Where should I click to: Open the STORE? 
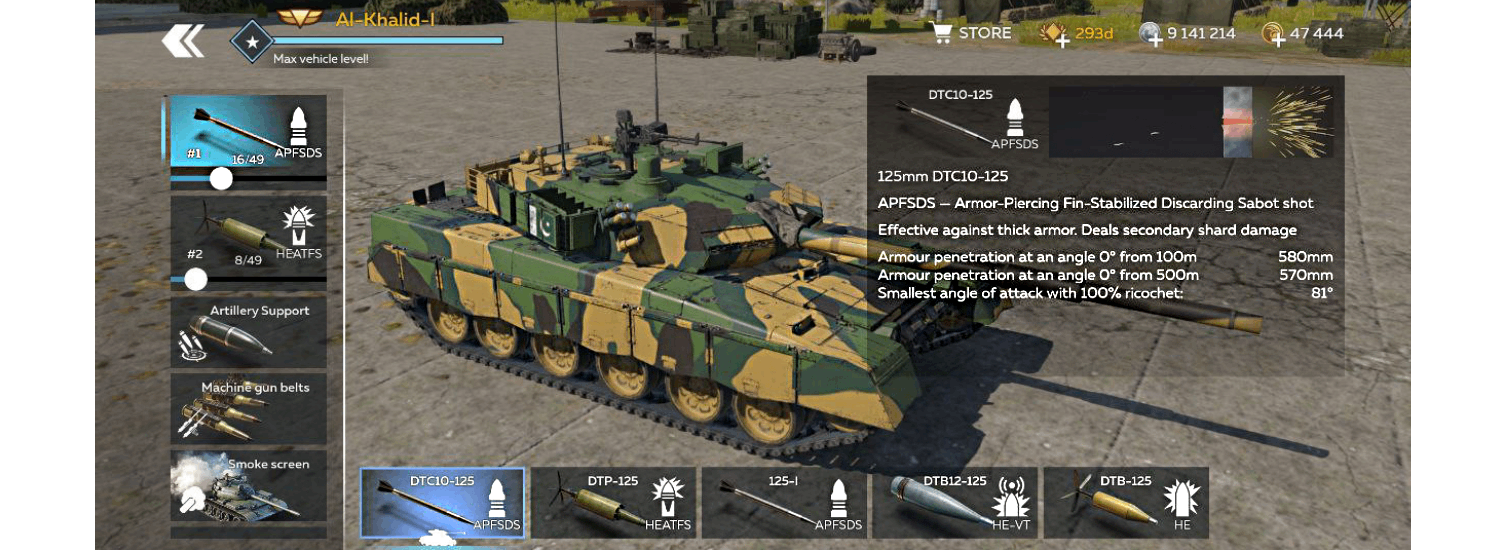(x=972, y=33)
